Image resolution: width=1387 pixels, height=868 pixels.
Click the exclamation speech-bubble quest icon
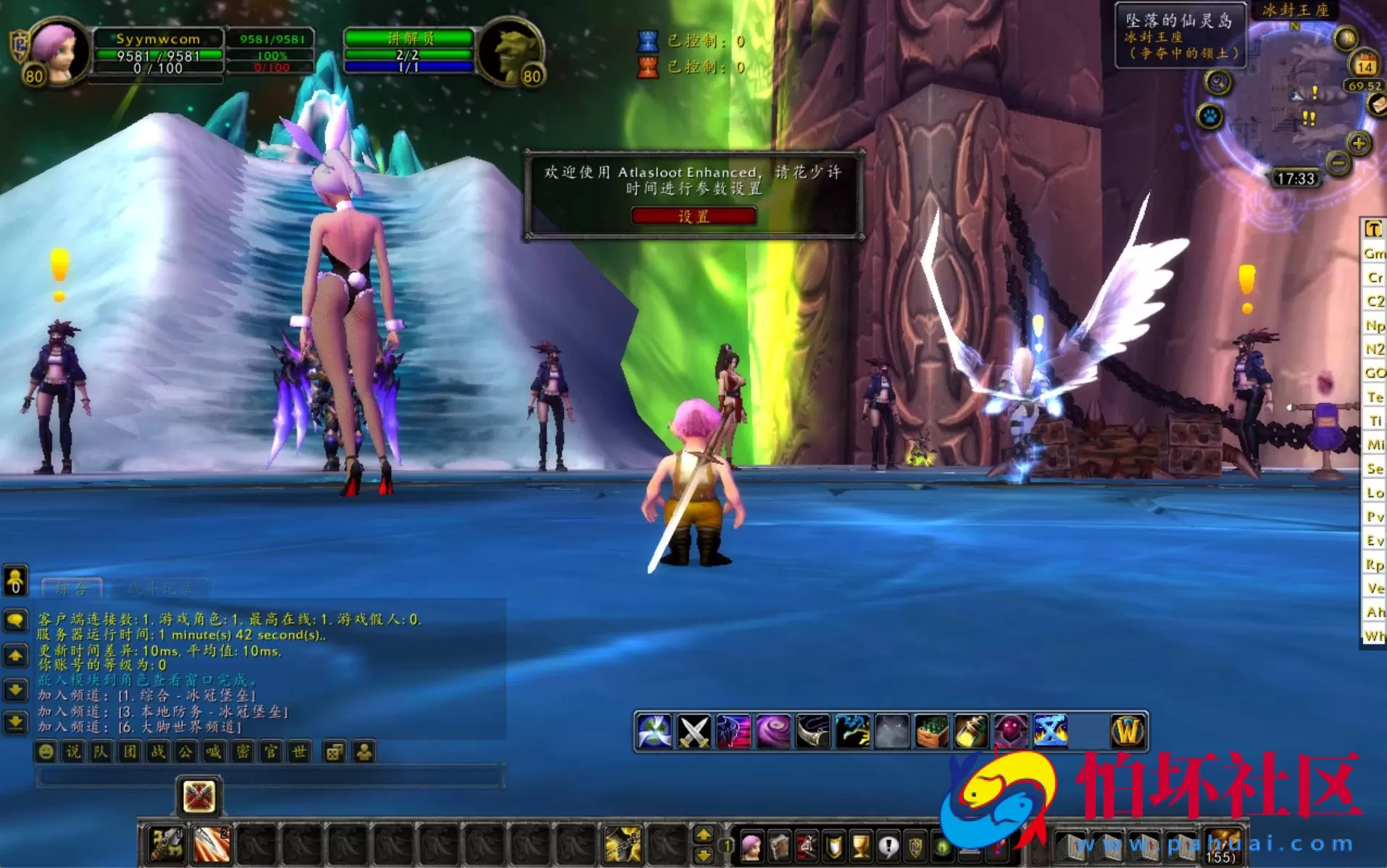[x=889, y=847]
